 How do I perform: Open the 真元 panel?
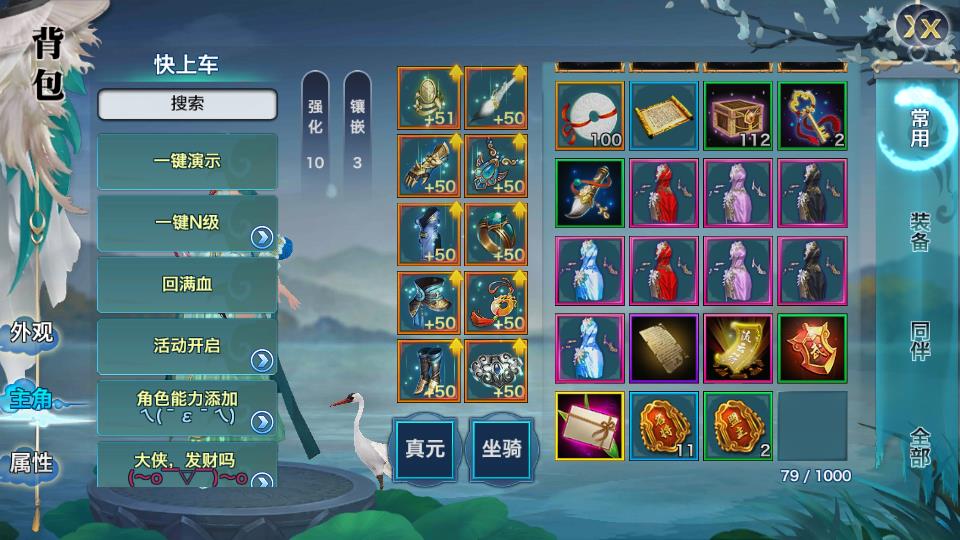click(425, 449)
